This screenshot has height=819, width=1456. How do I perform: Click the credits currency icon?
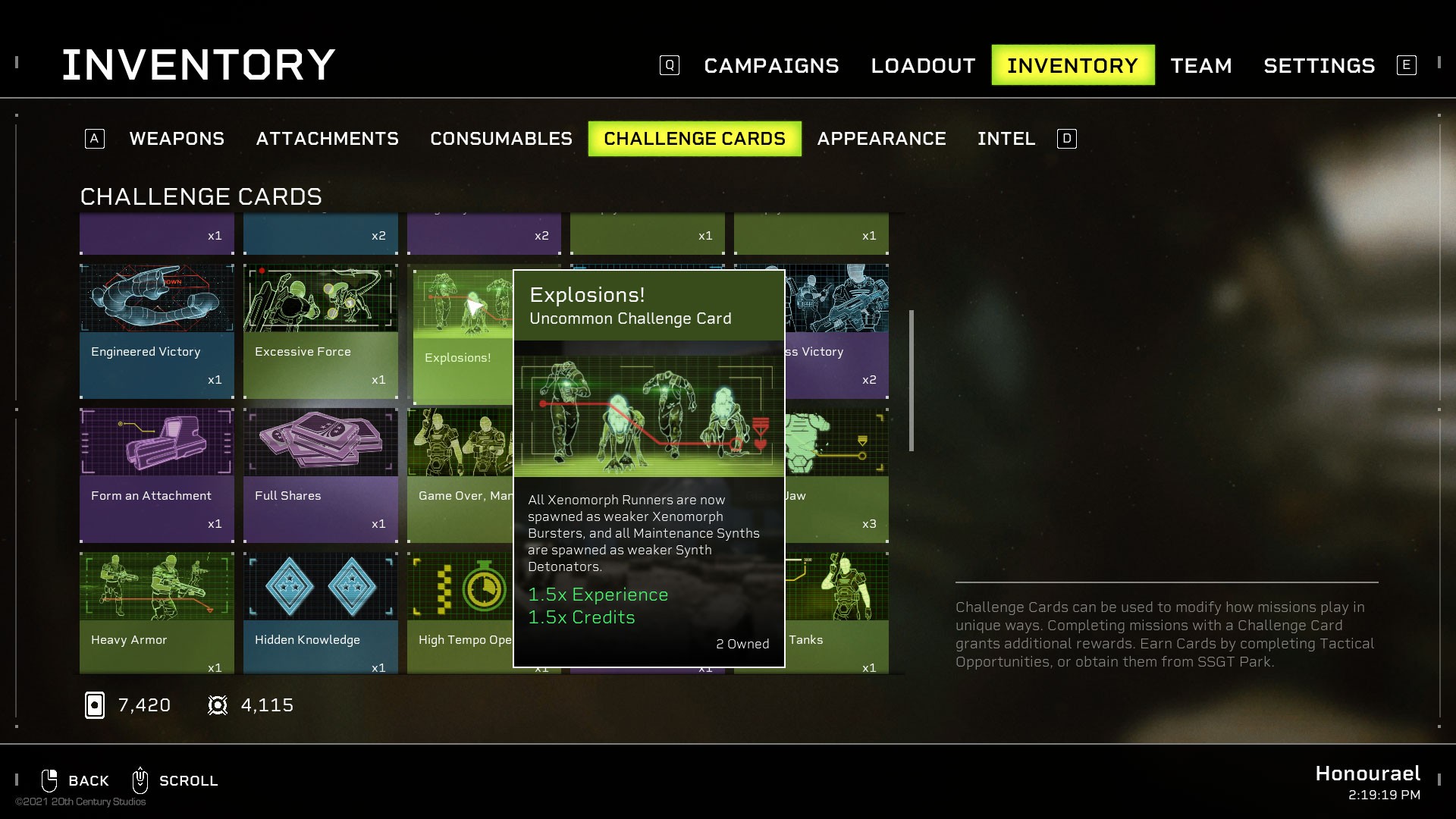(x=94, y=704)
